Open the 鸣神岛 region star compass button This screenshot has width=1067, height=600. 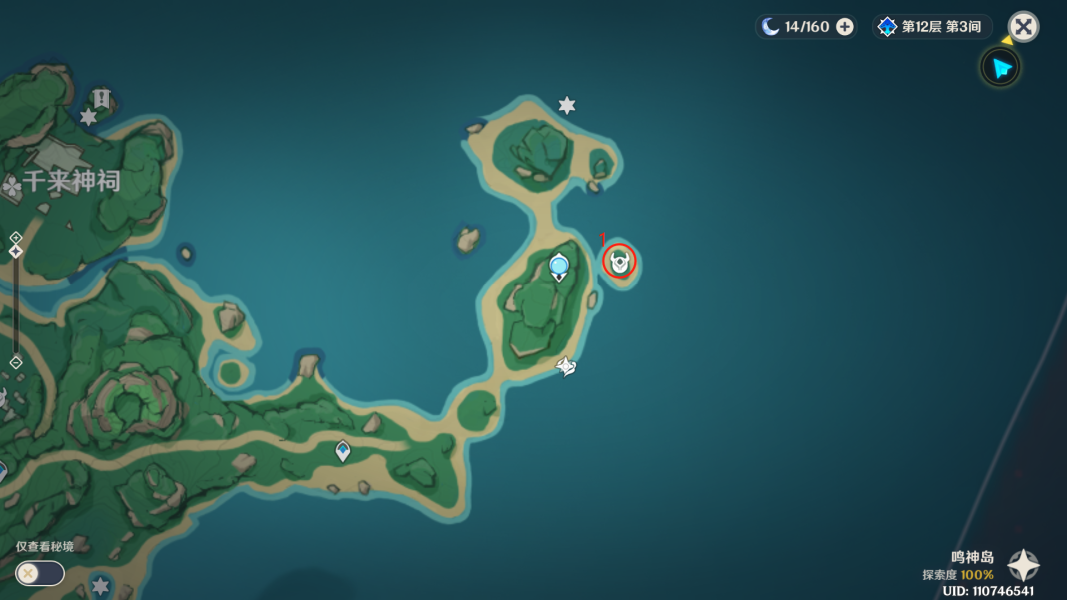[1023, 566]
